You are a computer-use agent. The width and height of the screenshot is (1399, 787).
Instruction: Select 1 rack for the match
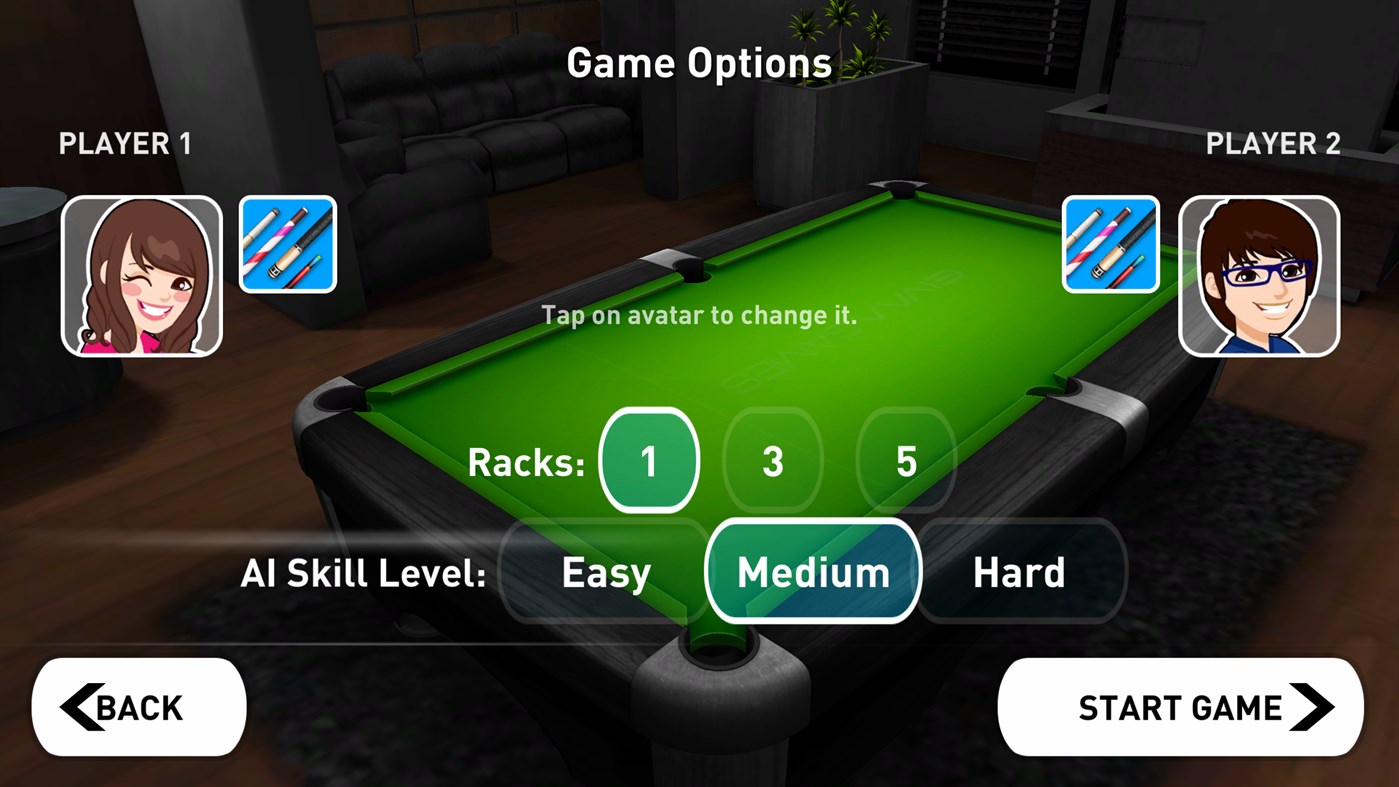click(648, 460)
